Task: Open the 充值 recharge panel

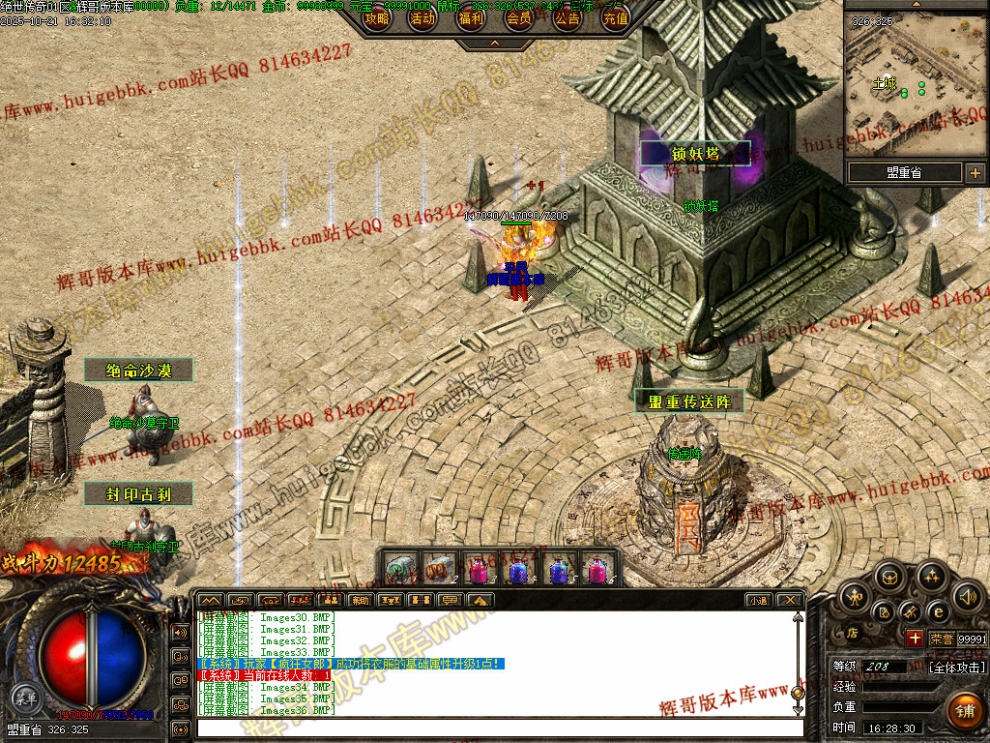Action: click(615, 18)
